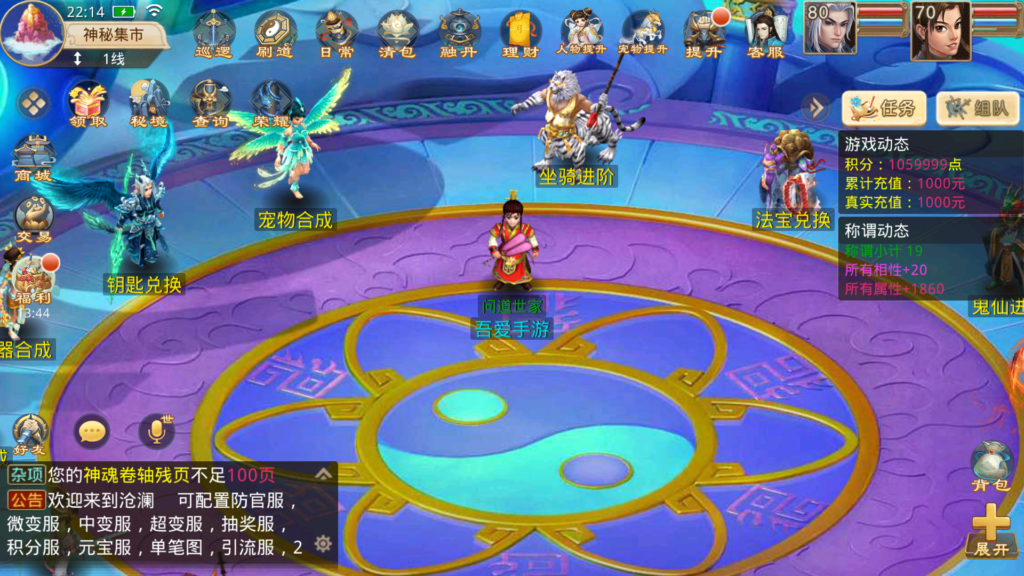Claim rewards via the 领取 gift icon
Viewport: 1024px width, 576px height.
(x=87, y=103)
